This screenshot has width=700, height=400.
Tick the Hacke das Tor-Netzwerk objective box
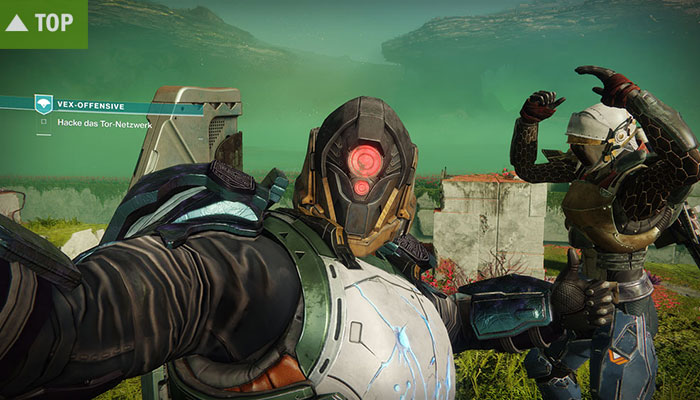pyautogui.click(x=43, y=122)
